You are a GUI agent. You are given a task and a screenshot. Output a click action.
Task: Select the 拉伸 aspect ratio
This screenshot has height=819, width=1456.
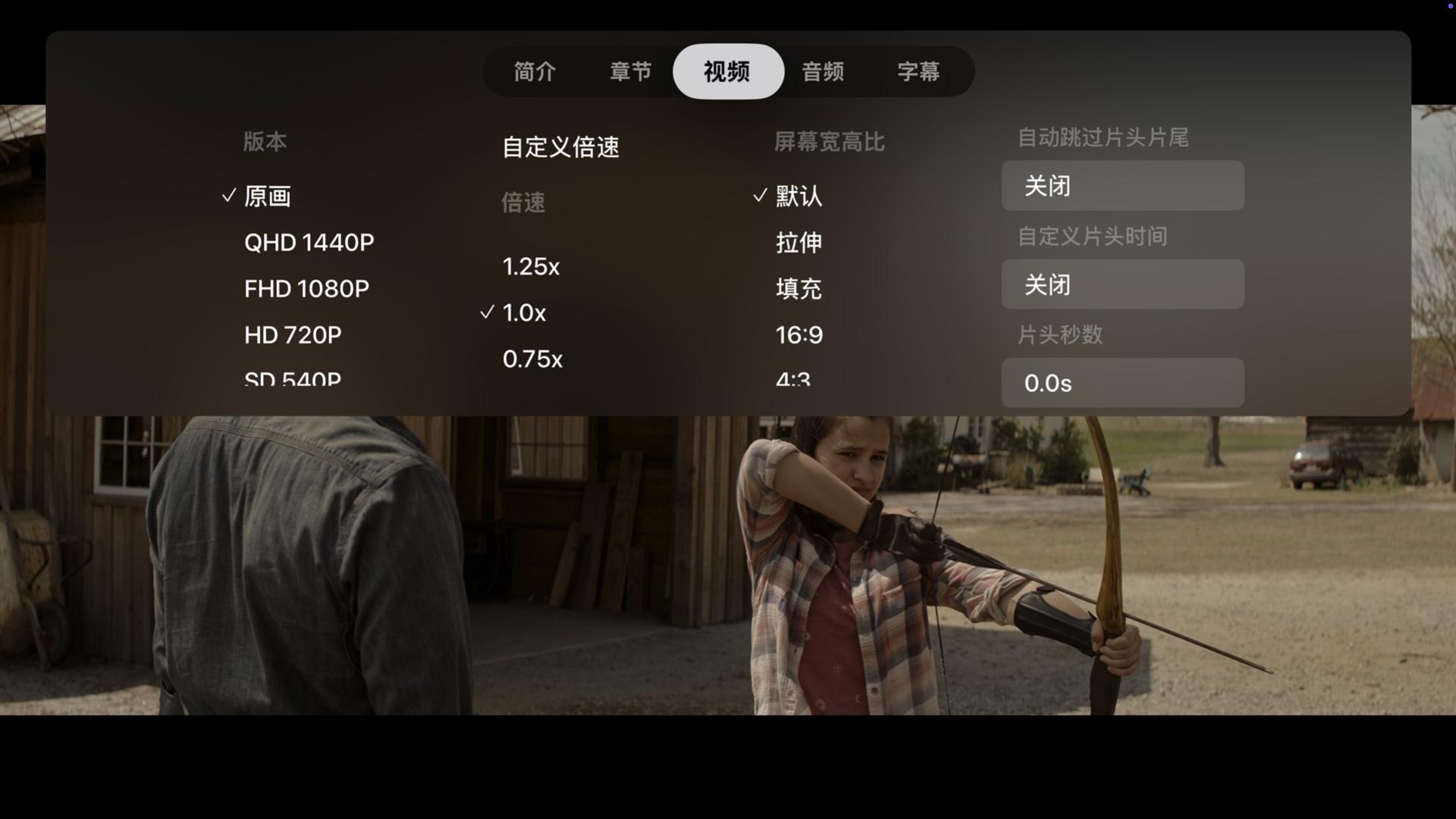[x=799, y=243]
